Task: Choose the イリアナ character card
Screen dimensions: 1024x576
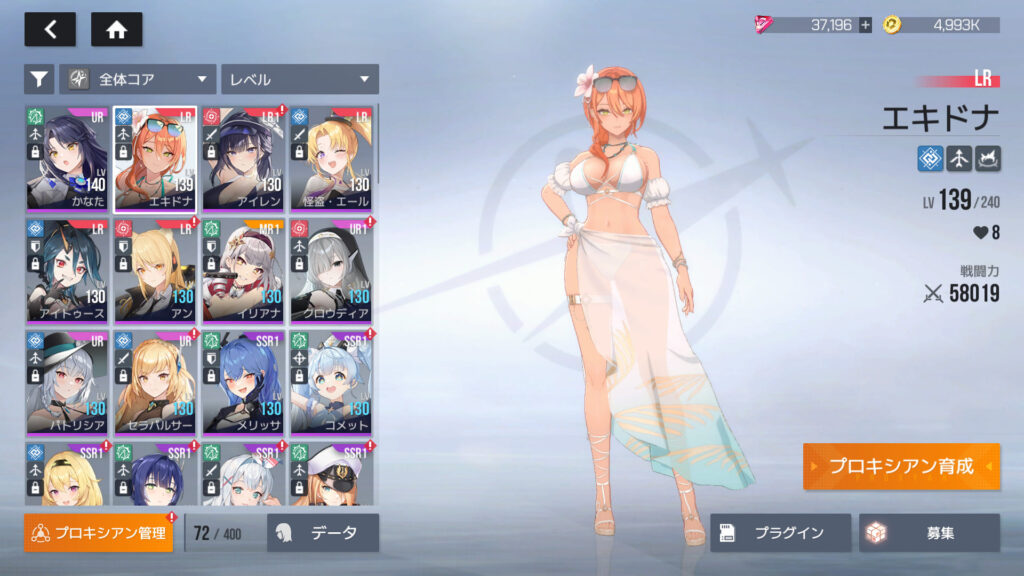Action: [x=243, y=270]
